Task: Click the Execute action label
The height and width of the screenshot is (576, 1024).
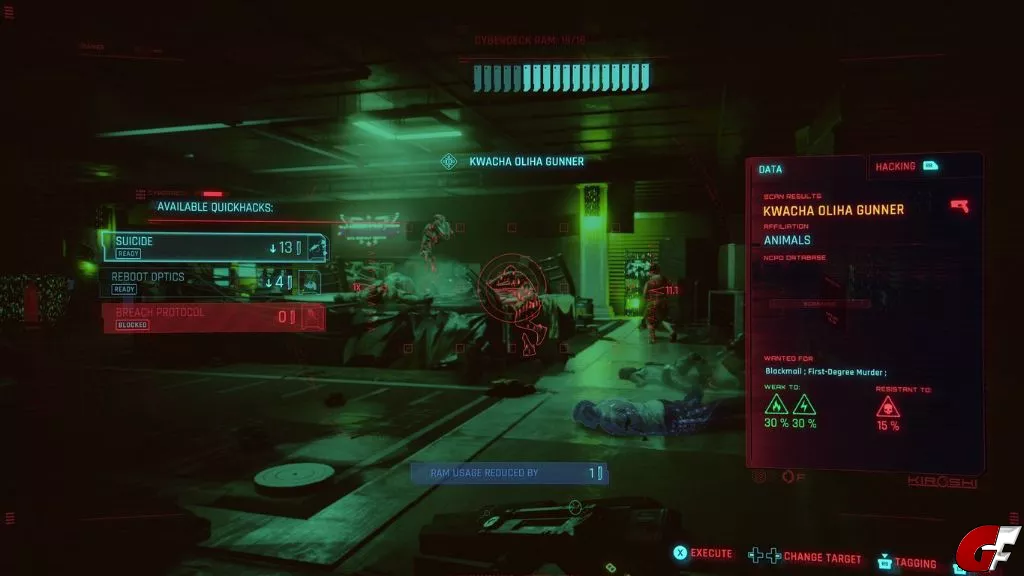Action: click(710, 553)
